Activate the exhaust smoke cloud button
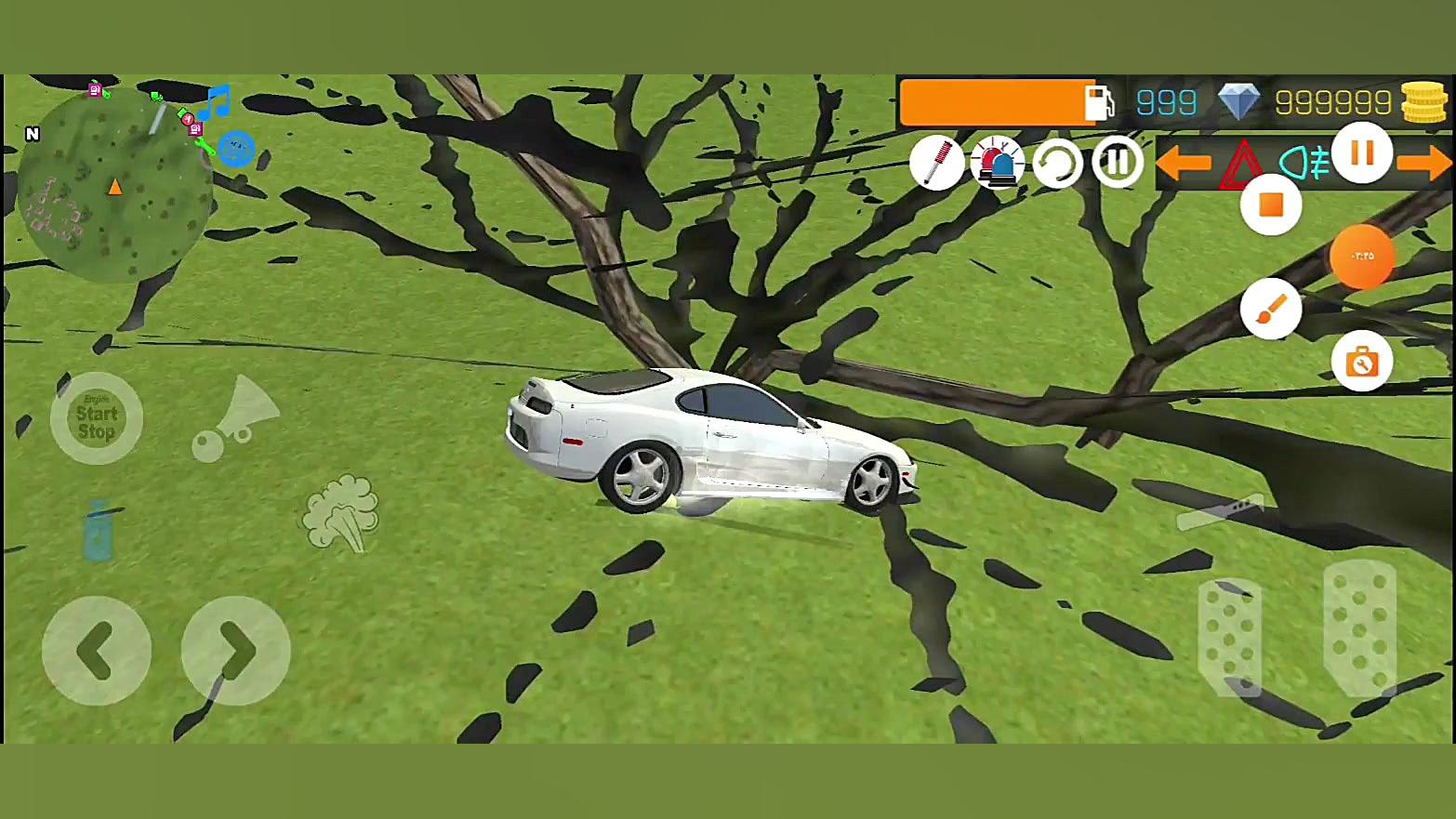The image size is (1456, 819). click(x=341, y=513)
